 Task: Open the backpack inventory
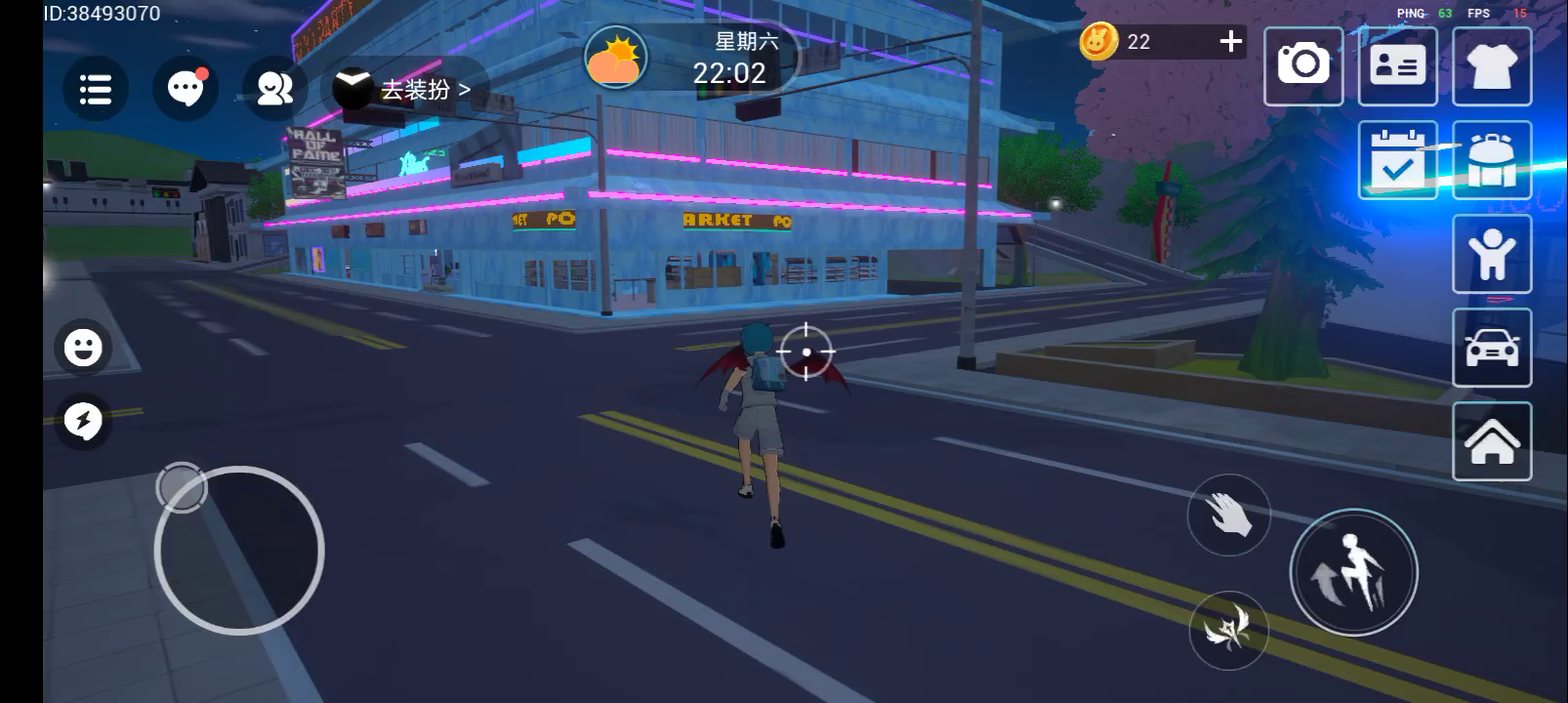1491,160
